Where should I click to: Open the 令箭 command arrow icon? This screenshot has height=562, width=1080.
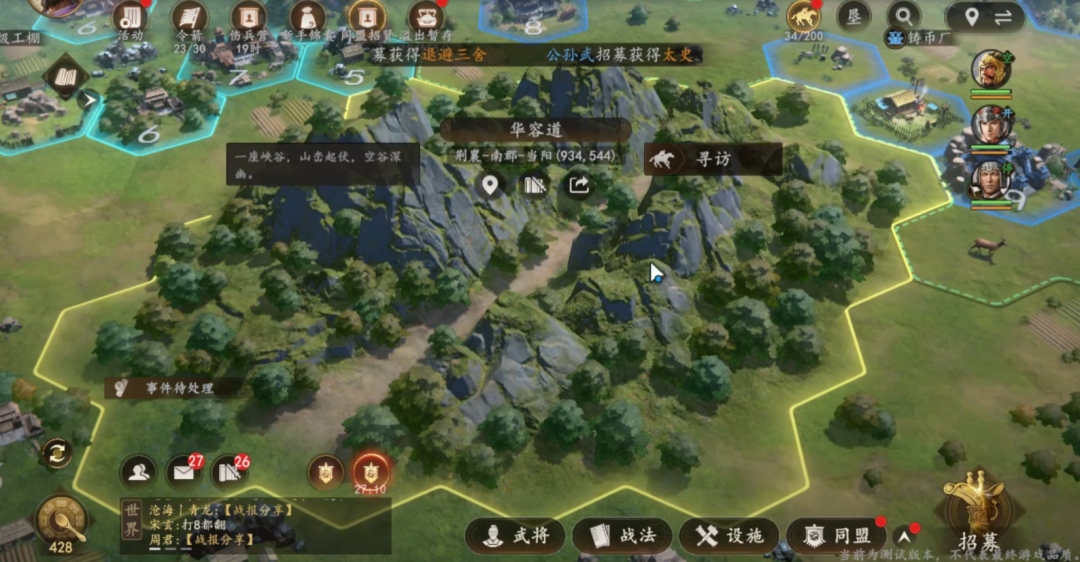tap(189, 18)
